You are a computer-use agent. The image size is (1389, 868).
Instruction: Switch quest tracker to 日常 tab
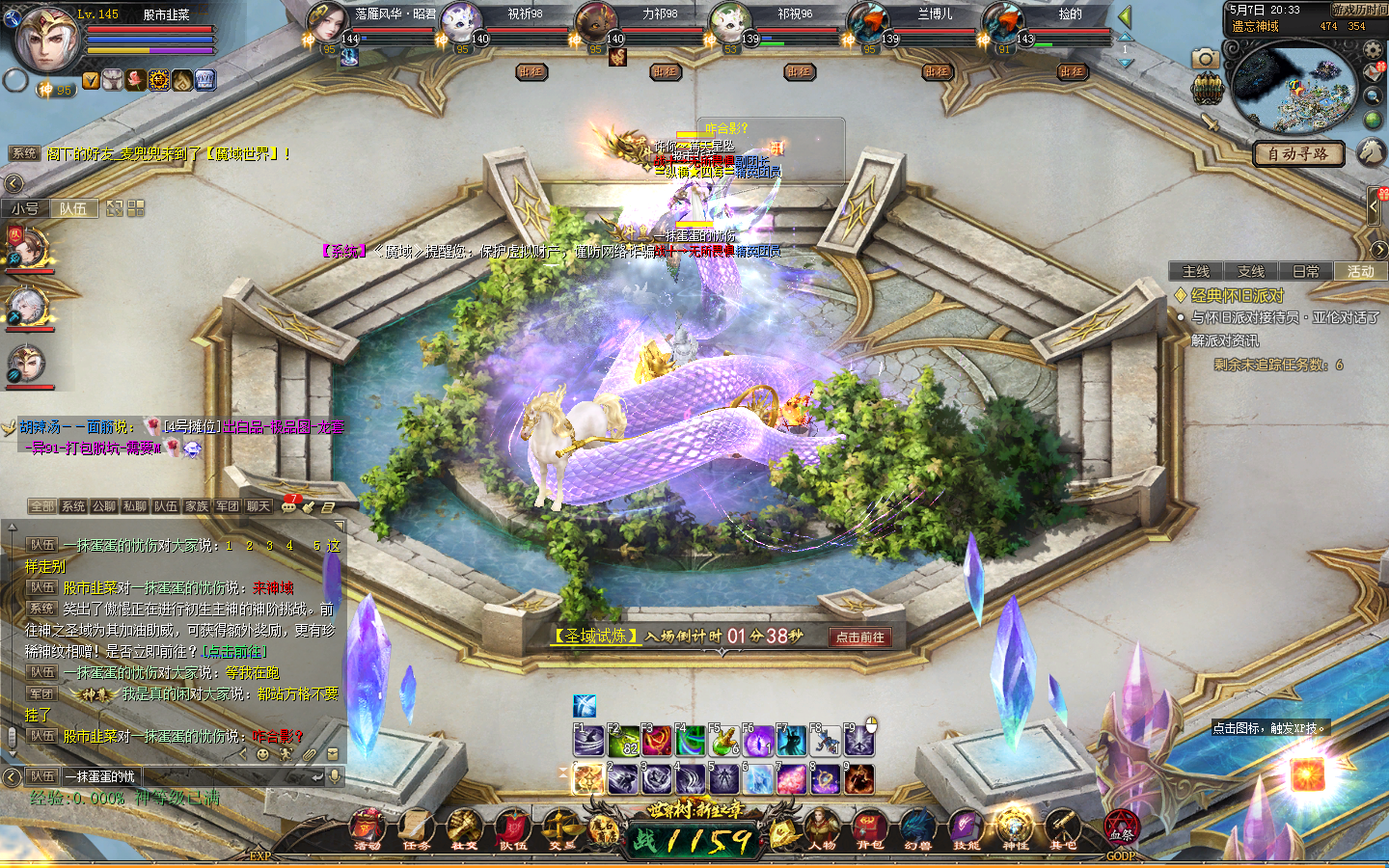pyautogui.click(x=1306, y=272)
